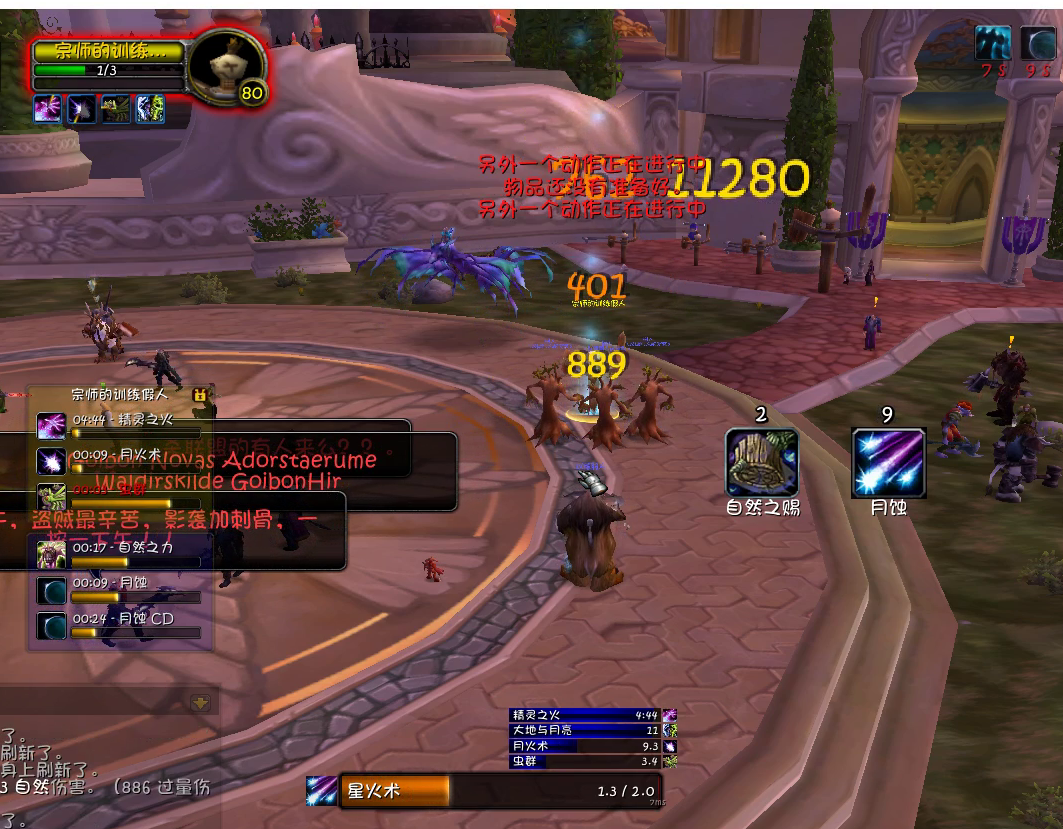The height and width of the screenshot is (829, 1063).
Task: Select the target frame name bar
Action: point(107,51)
